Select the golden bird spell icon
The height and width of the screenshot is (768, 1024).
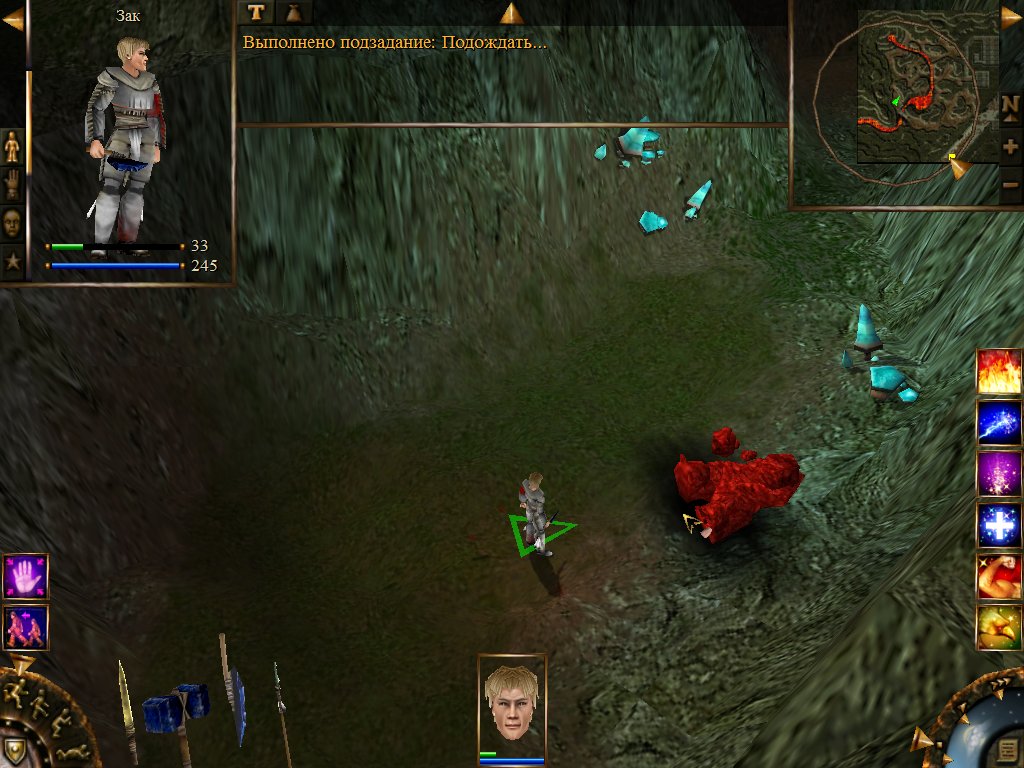(999, 628)
